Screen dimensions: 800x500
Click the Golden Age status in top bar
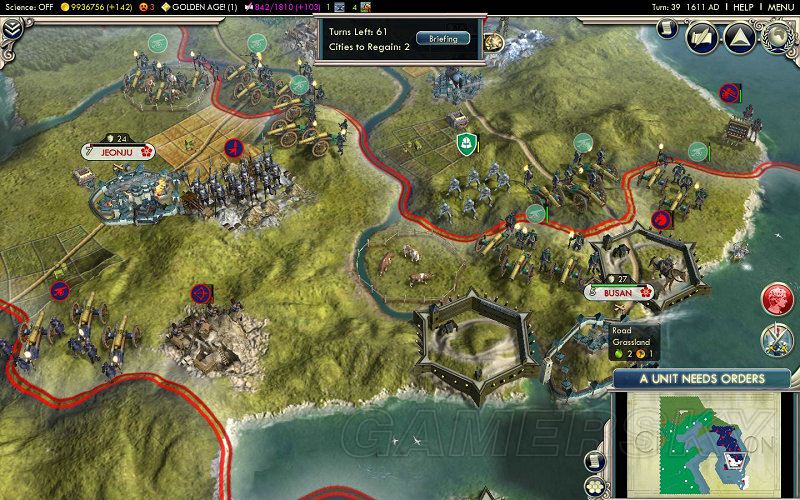tap(200, 6)
